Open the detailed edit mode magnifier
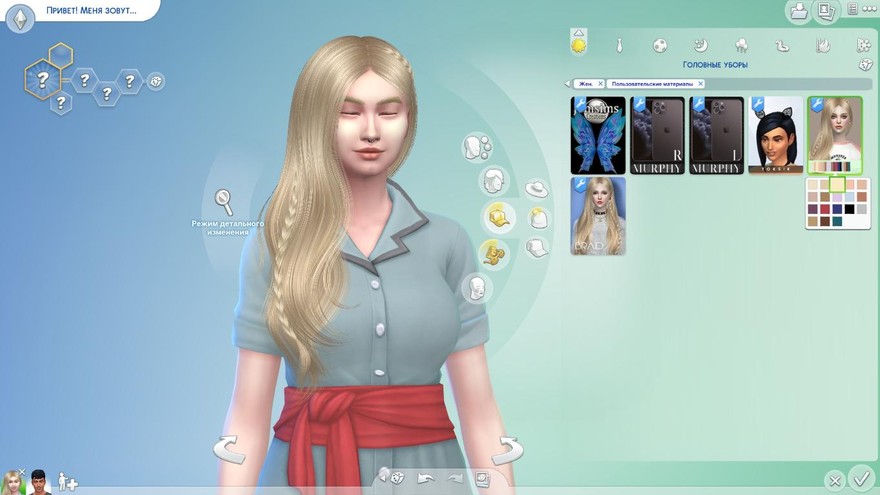 226,201
